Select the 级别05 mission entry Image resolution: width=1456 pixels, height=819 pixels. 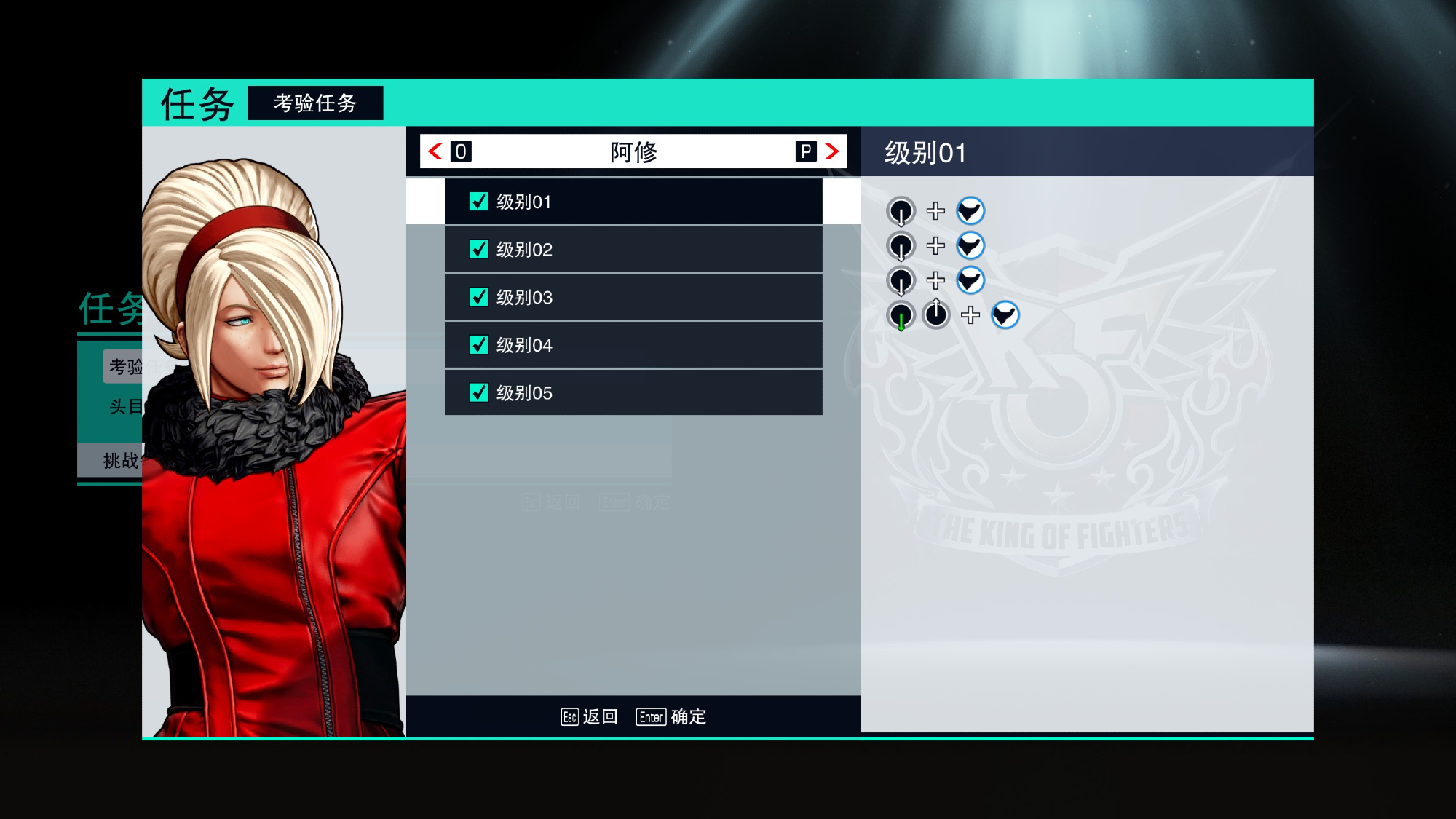pyautogui.click(x=633, y=393)
